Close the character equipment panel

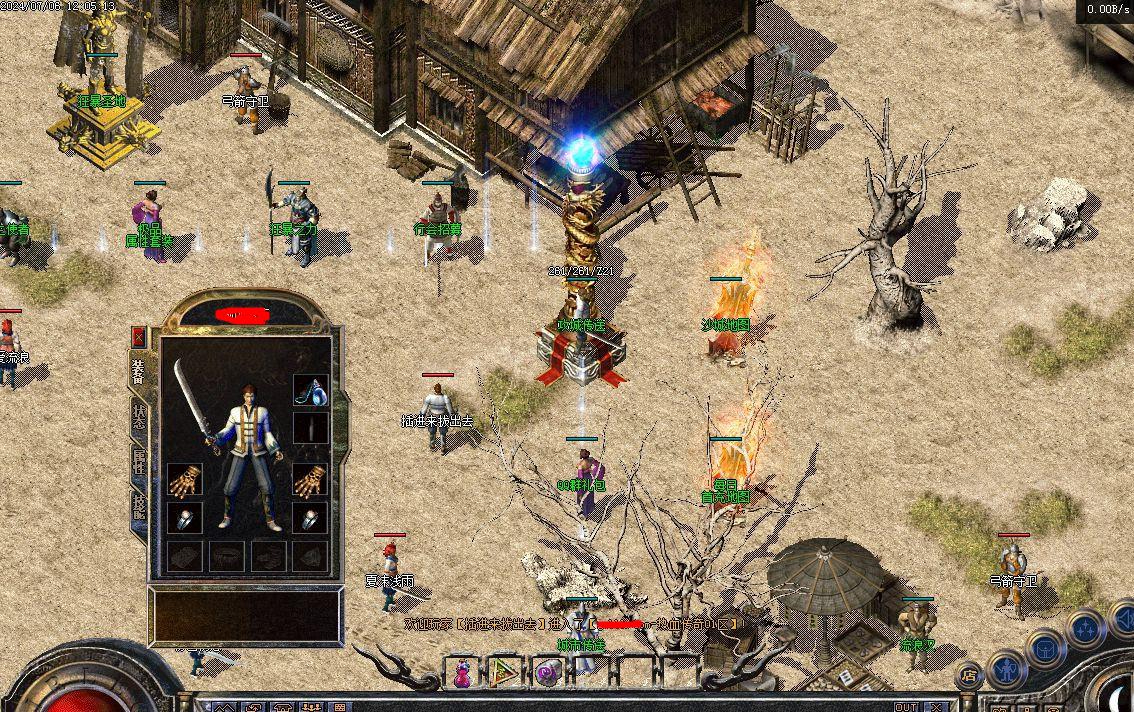tap(138, 336)
